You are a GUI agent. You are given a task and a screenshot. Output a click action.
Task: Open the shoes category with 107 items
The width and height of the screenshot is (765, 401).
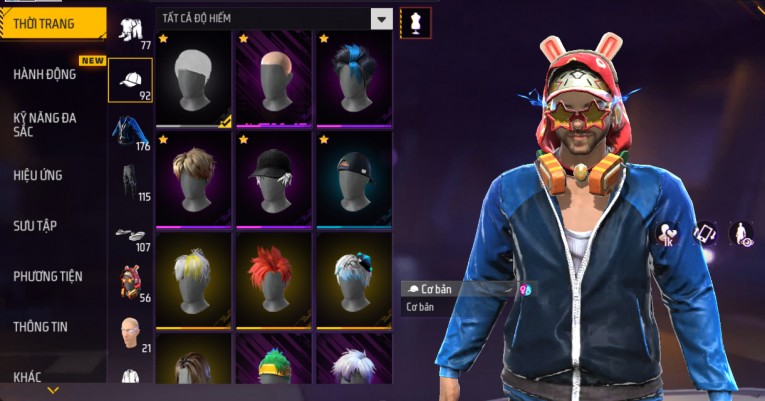click(130, 234)
